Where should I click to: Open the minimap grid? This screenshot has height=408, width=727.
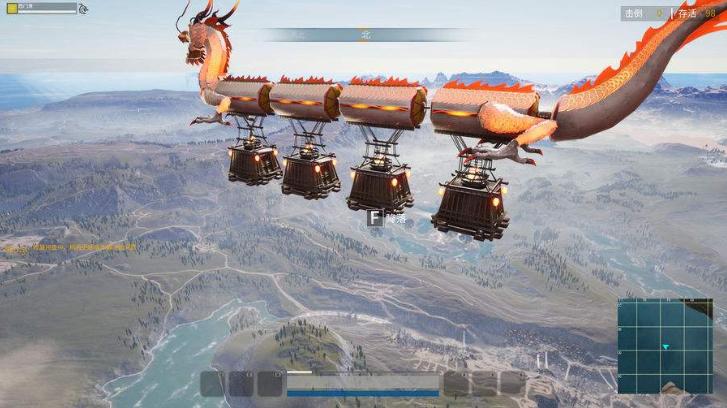tap(664, 346)
